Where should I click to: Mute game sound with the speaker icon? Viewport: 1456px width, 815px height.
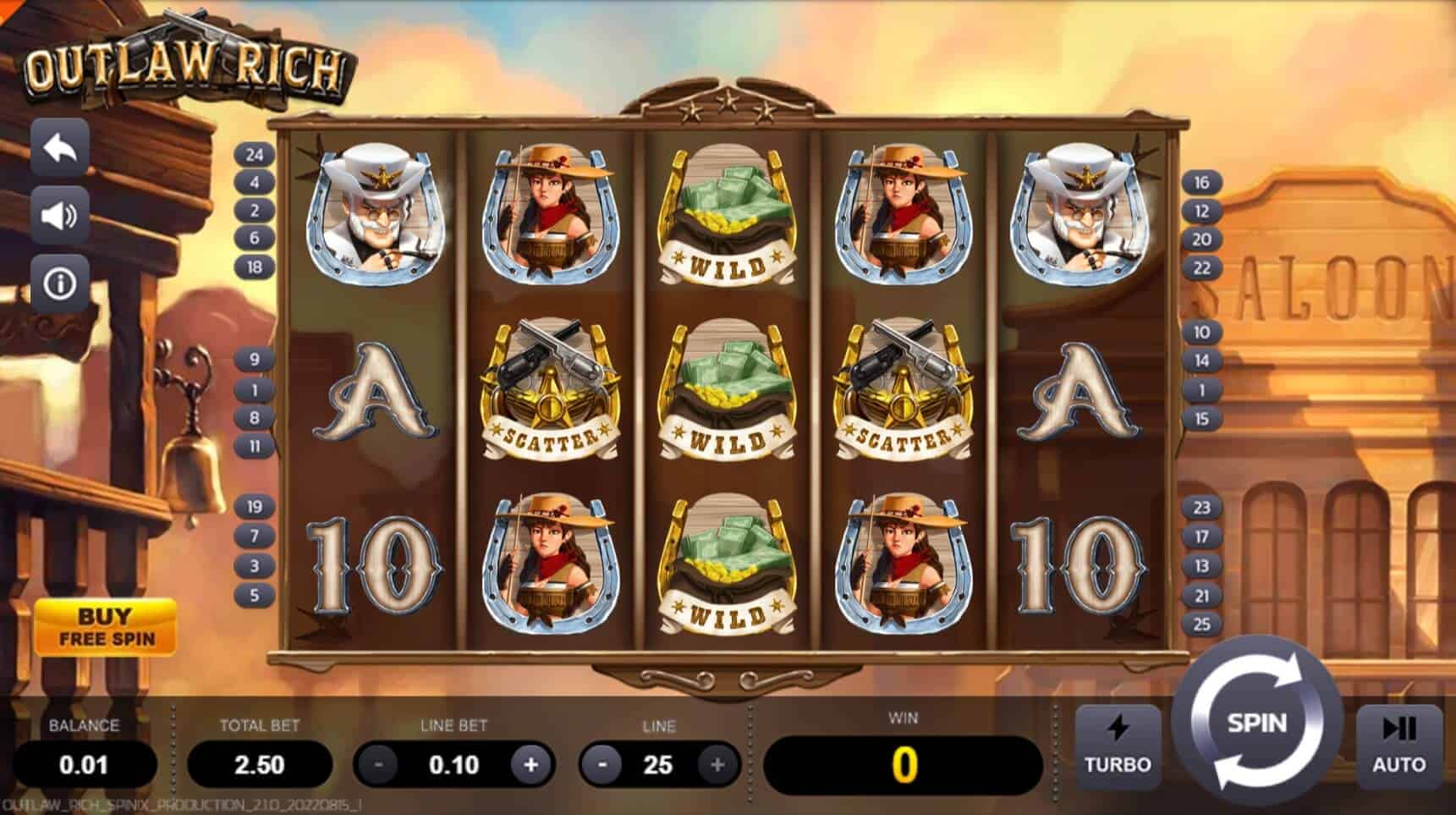point(59,214)
